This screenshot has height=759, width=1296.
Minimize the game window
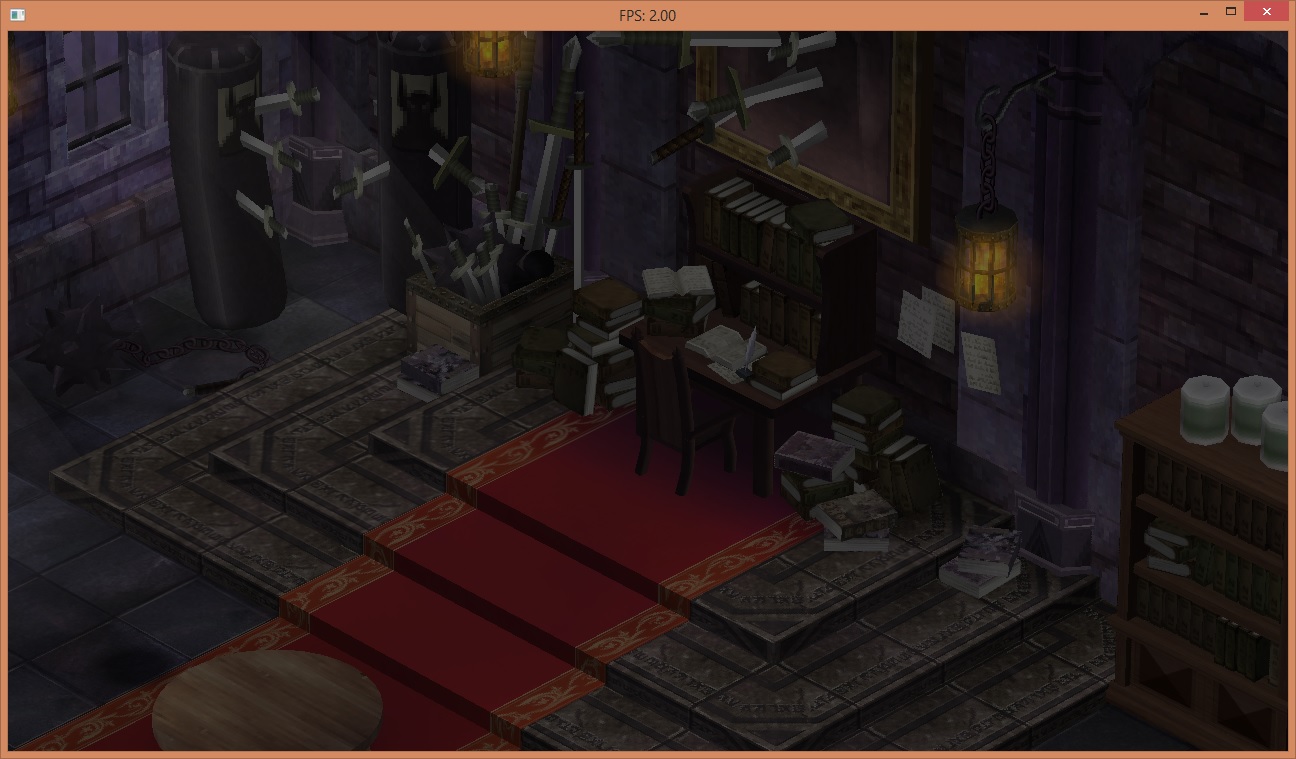pos(1204,13)
